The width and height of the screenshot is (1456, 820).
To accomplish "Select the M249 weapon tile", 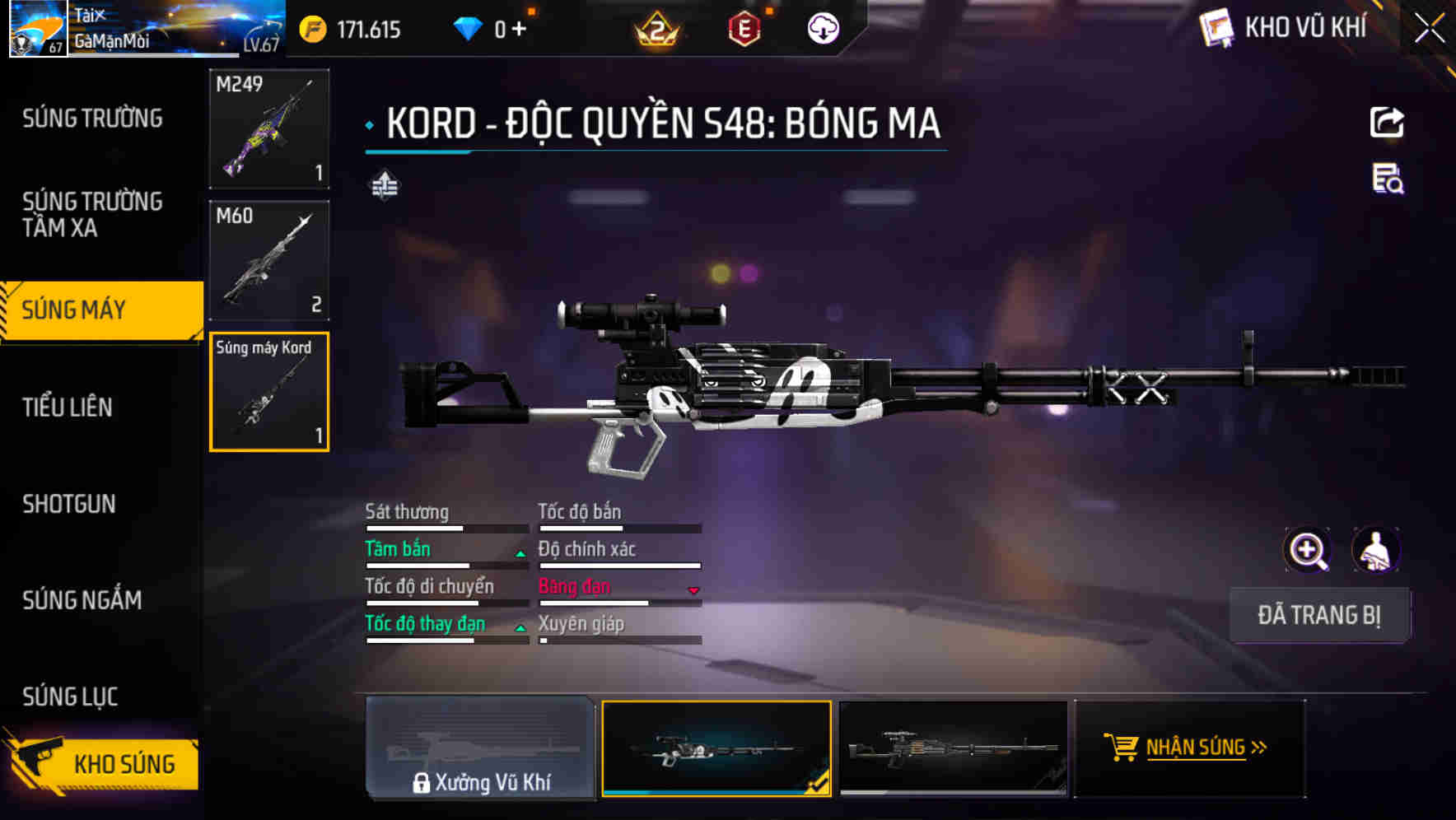I will pos(269,128).
